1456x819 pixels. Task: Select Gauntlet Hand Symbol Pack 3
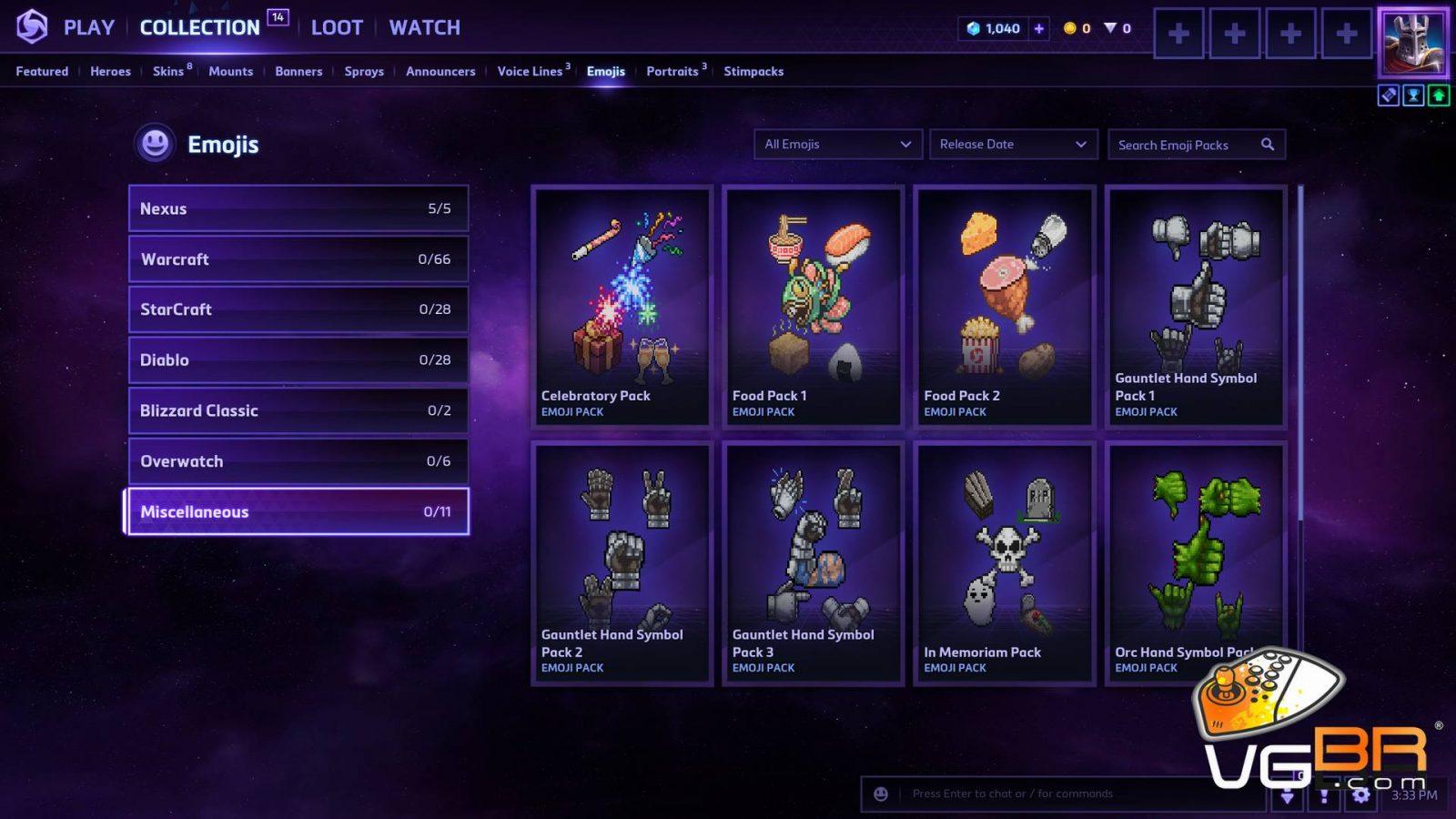[x=813, y=562]
